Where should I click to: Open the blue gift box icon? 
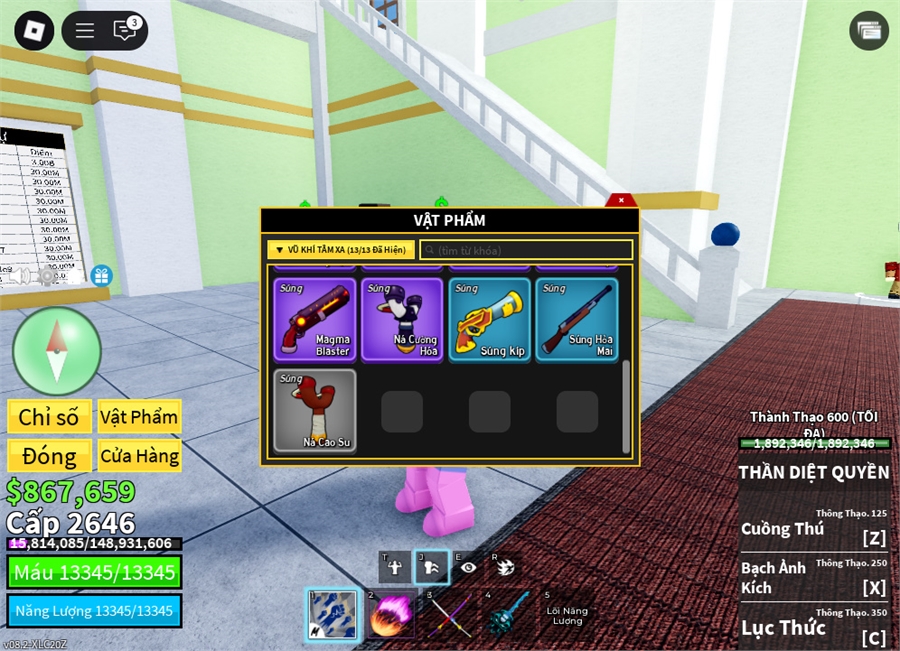point(101,275)
